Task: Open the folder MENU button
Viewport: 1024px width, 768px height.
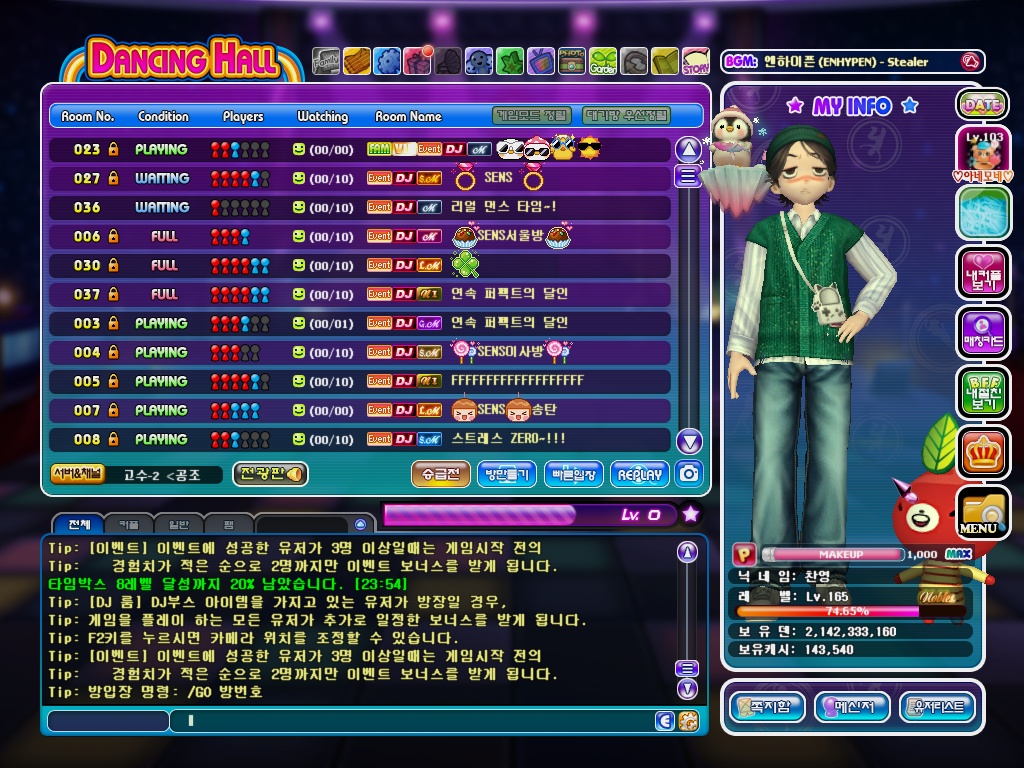Action: coord(981,513)
